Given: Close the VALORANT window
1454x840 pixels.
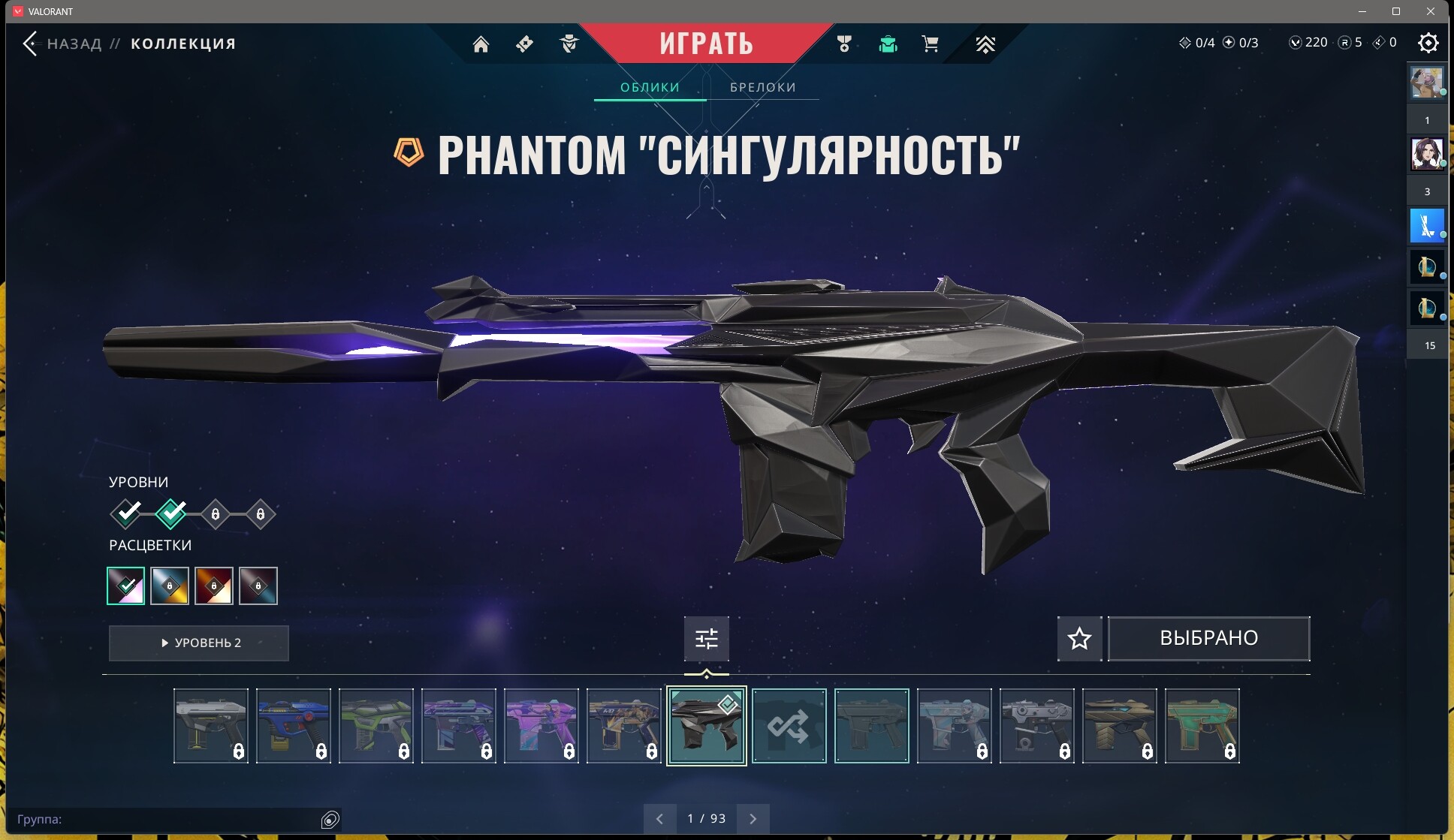Looking at the screenshot, I should [1431, 11].
